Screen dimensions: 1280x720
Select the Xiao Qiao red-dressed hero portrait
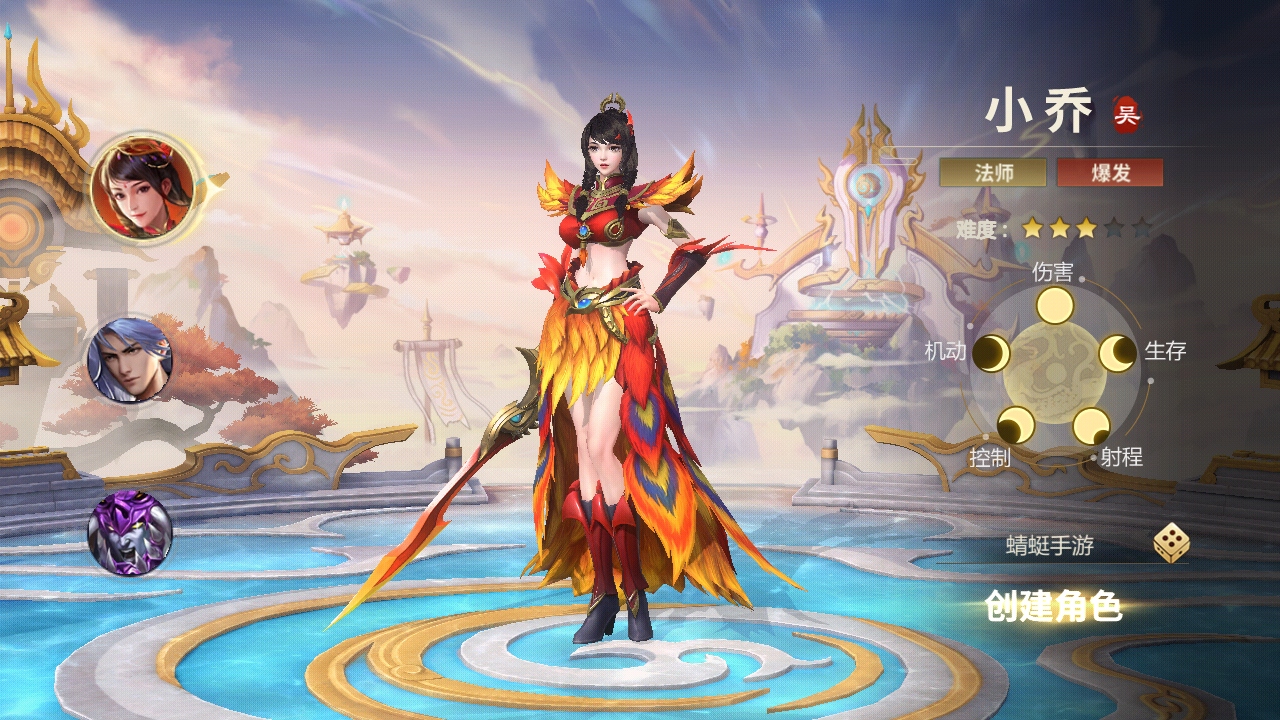143,187
